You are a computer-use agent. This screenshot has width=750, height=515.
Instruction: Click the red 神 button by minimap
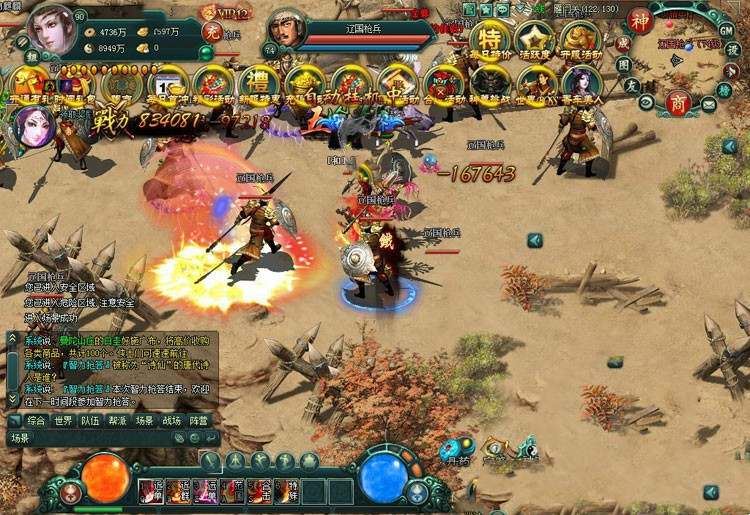pos(640,20)
